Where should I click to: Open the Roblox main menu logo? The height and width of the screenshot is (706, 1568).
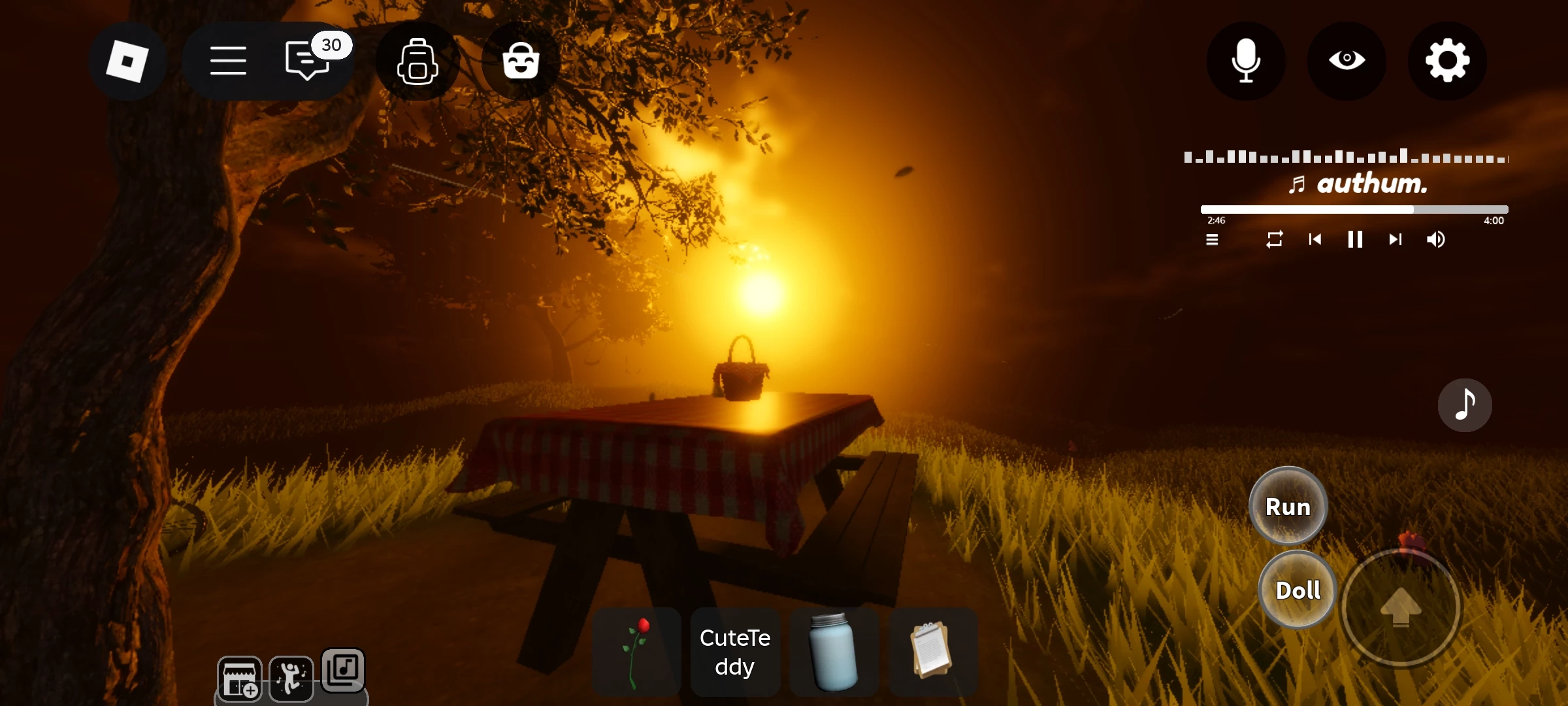point(127,61)
